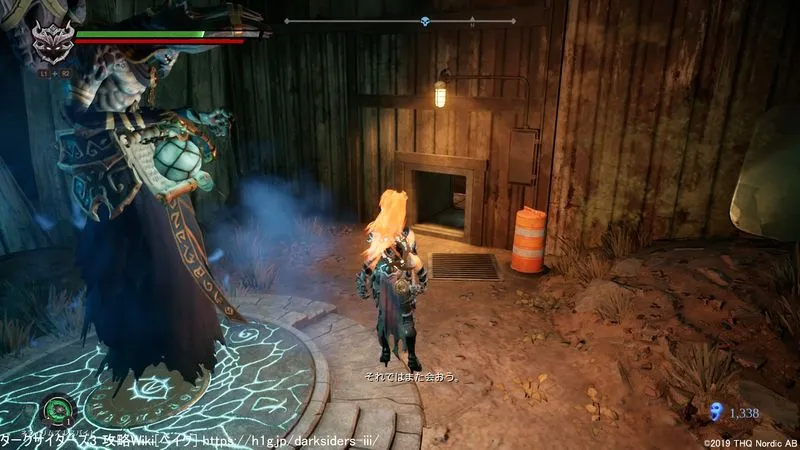This screenshot has height=450, width=800.
Task: Click the blue skull marker on the compass
Action: point(425,21)
